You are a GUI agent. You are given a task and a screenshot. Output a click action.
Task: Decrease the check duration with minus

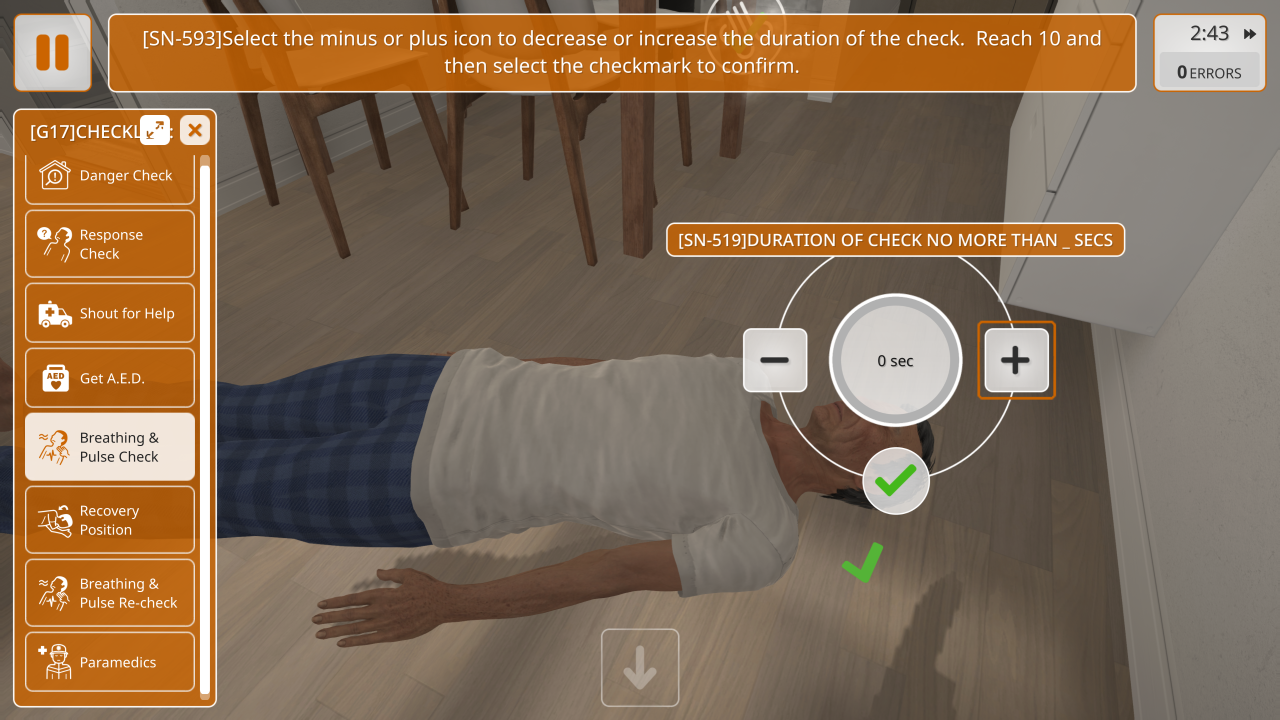point(775,360)
